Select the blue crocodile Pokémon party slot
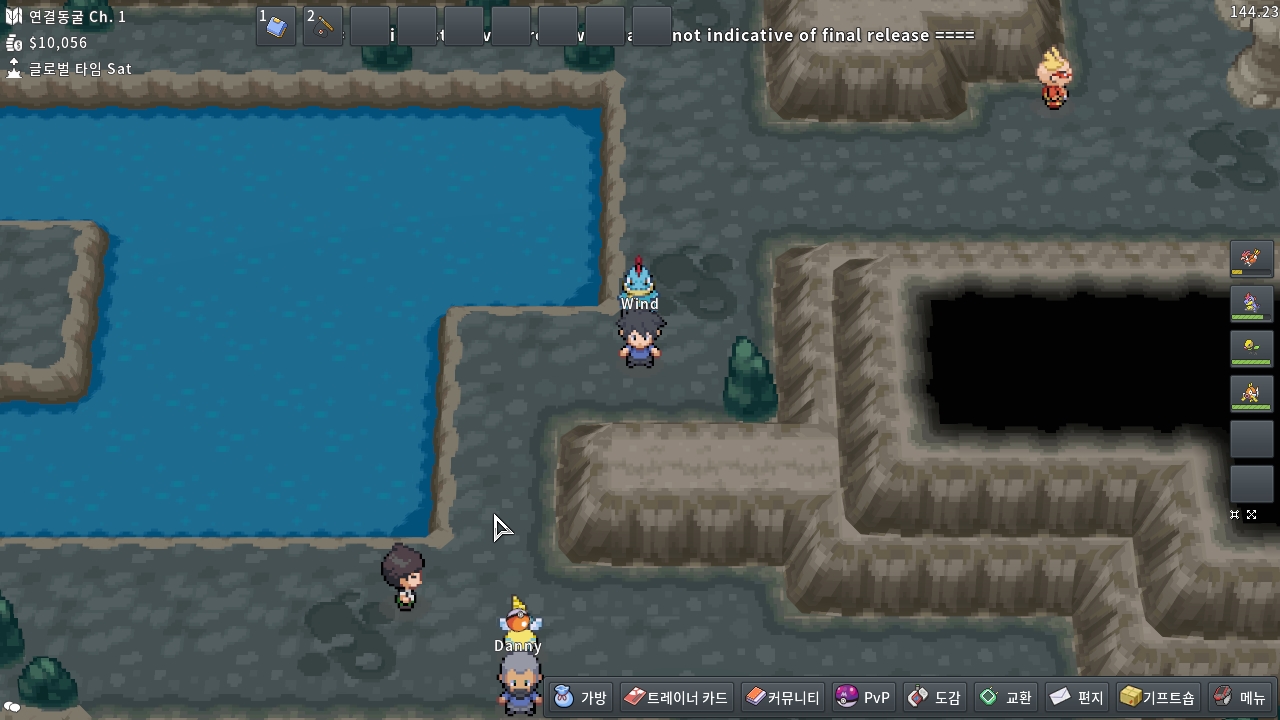 click(1251, 303)
